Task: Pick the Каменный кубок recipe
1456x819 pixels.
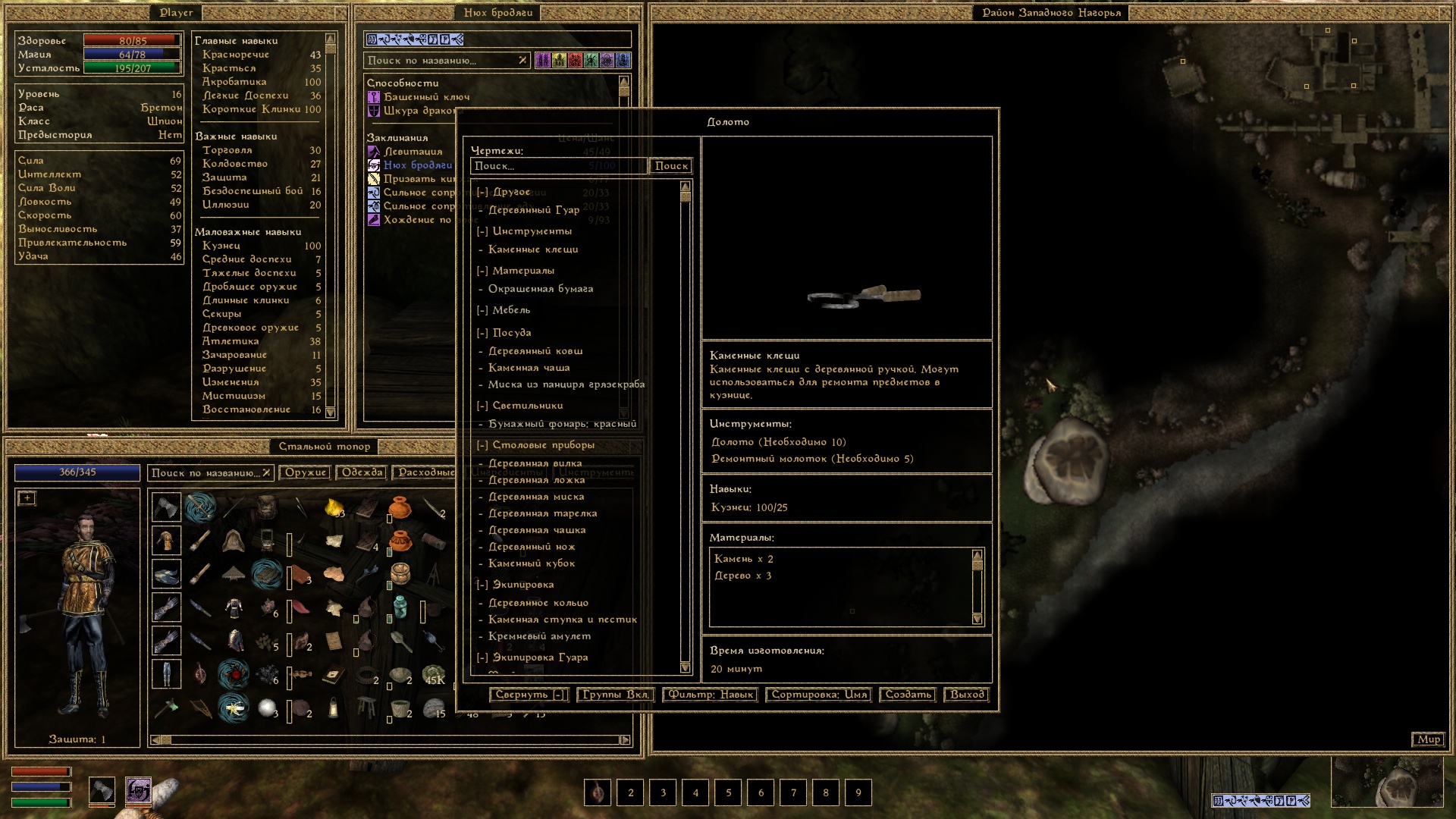Action: [x=532, y=563]
